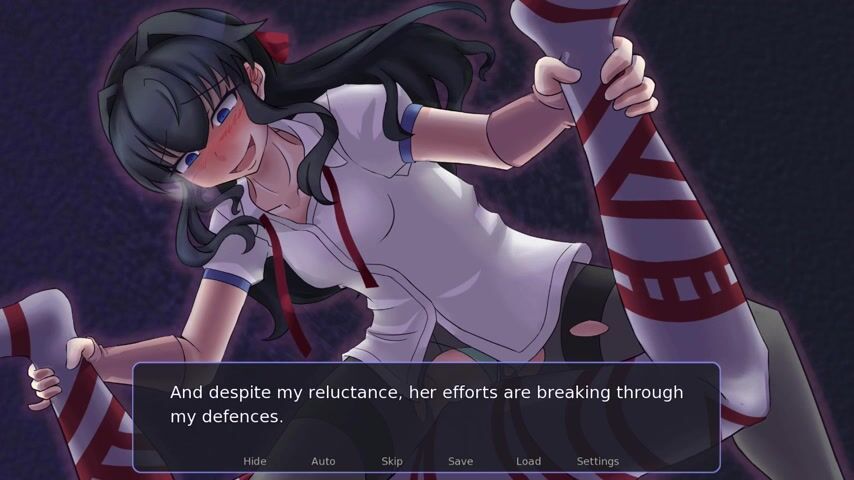The height and width of the screenshot is (480, 854).
Task: Open the Save menu
Action: [x=460, y=461]
